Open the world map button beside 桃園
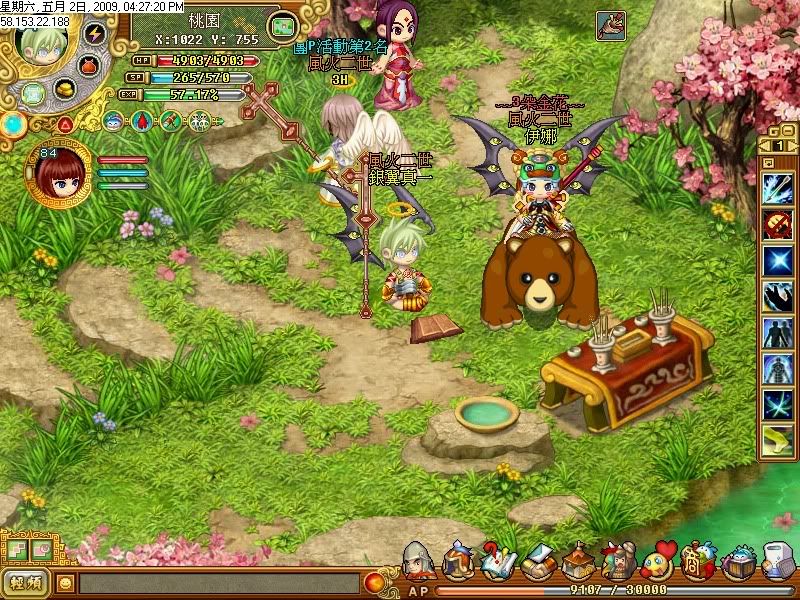The width and height of the screenshot is (800, 600). pos(284,25)
